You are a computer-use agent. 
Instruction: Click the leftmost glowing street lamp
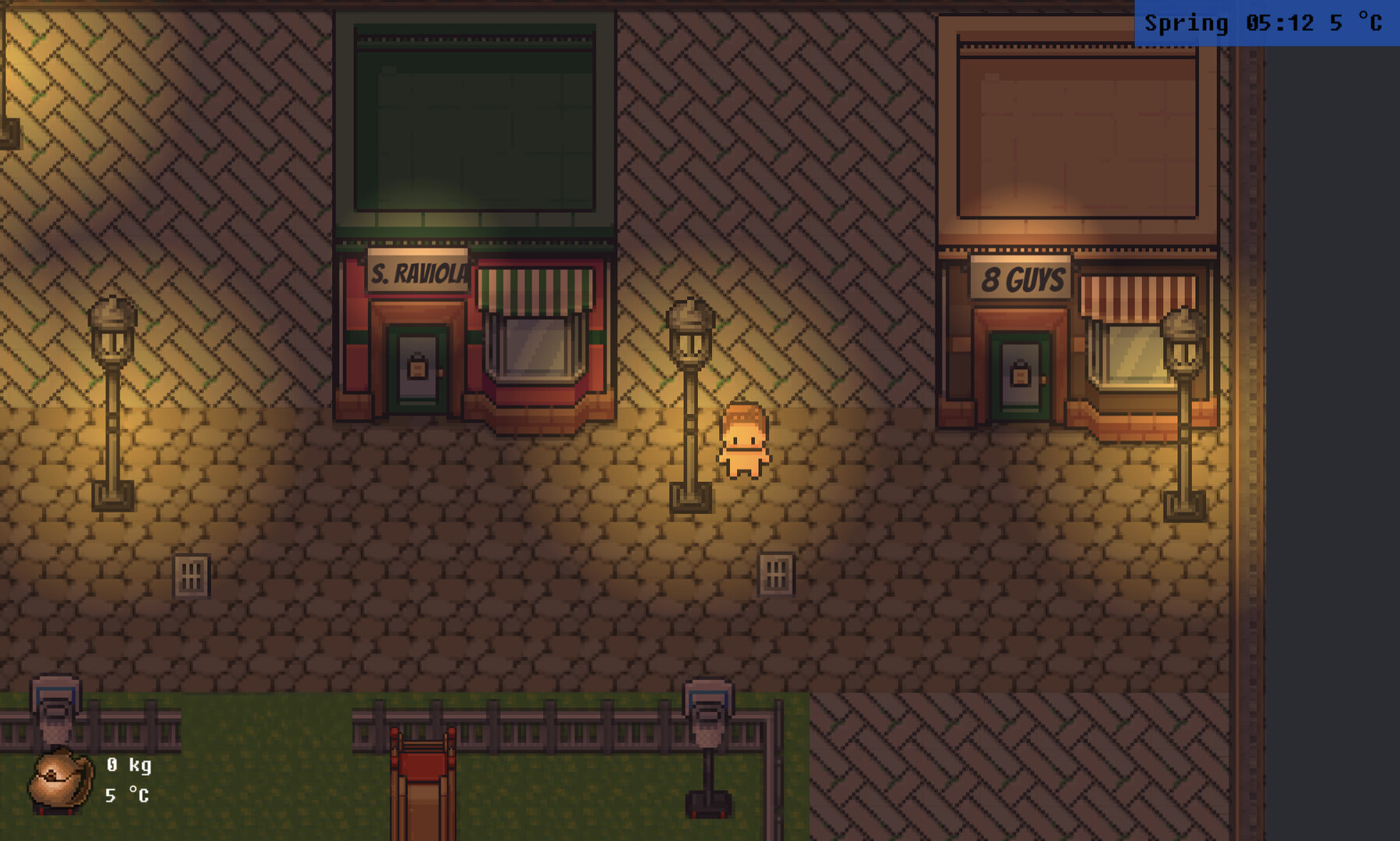[x=111, y=389]
